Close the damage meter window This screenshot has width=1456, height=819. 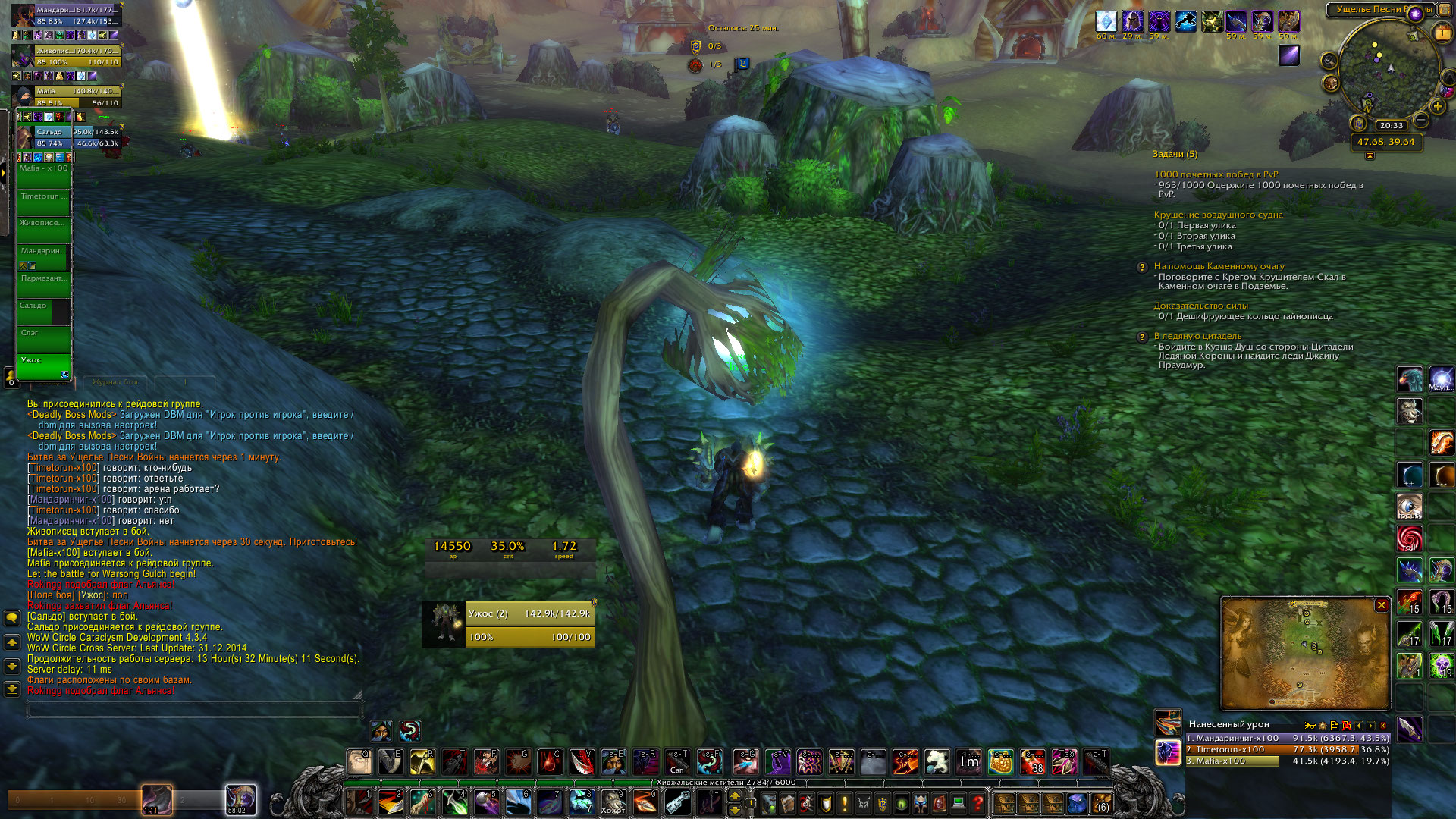click(x=1382, y=726)
